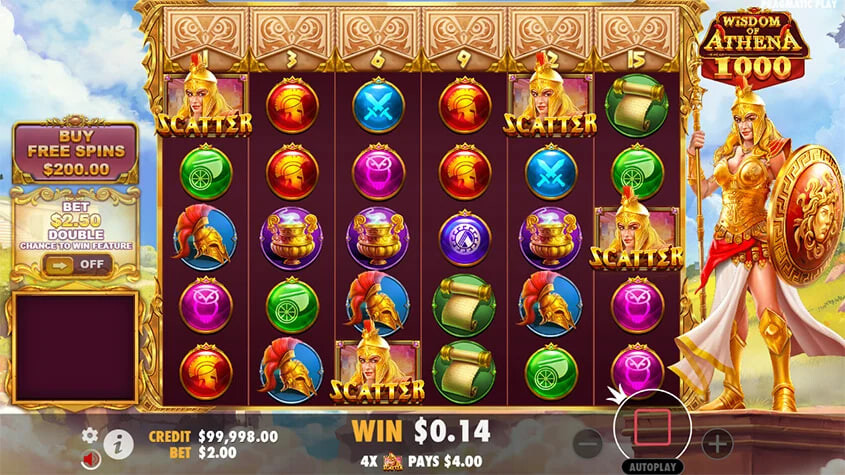Toggle the double chance to win feature
The image size is (845, 475).
tap(75, 264)
